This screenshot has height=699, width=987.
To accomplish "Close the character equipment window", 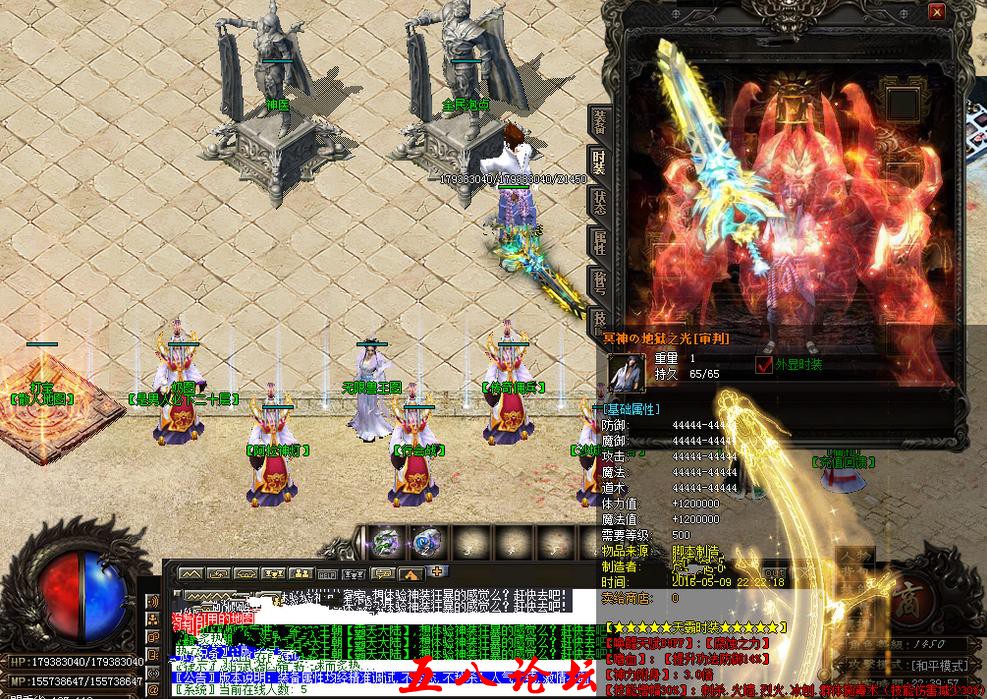I will (x=936, y=12).
